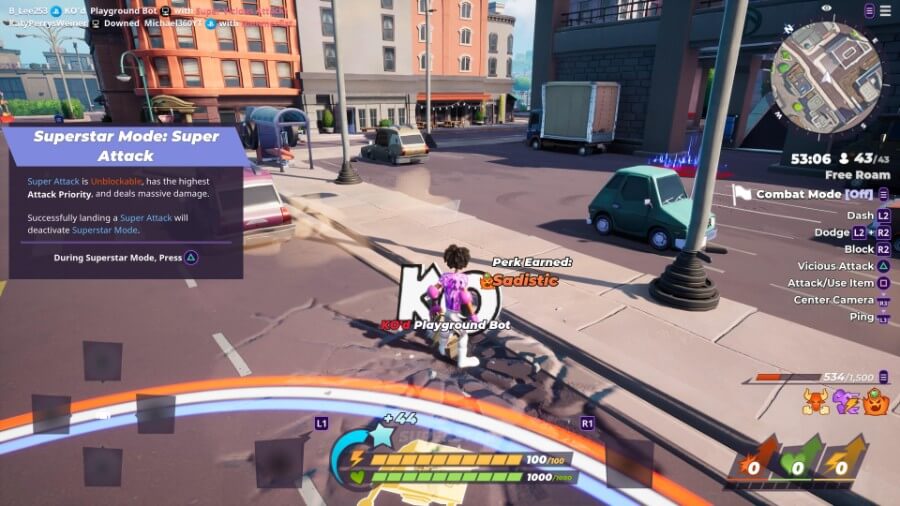This screenshot has width=900, height=506.
Task: Open the eye spectate icon above minimap
Action: coord(827,9)
